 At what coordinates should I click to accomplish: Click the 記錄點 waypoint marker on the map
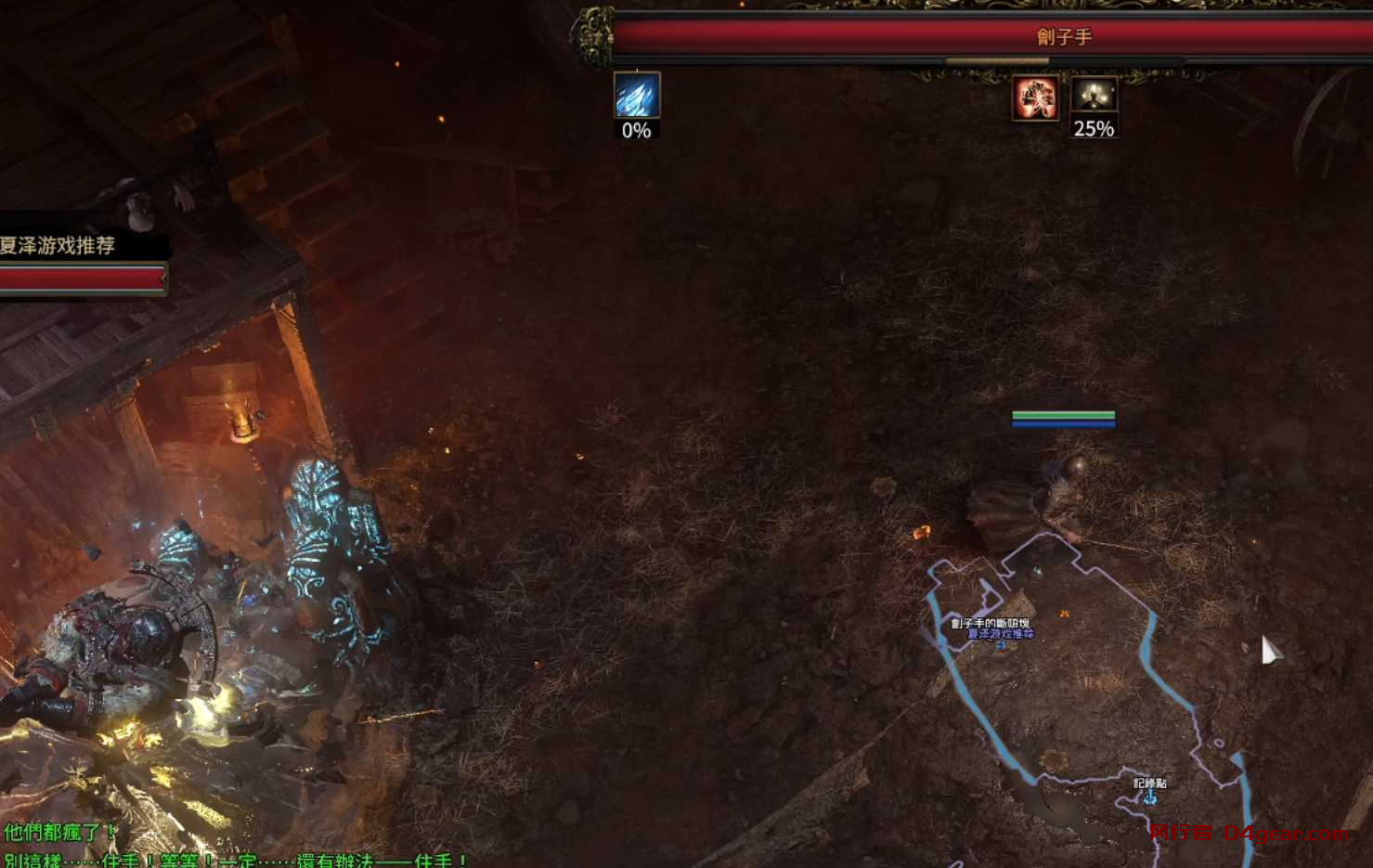pyautogui.click(x=1150, y=796)
